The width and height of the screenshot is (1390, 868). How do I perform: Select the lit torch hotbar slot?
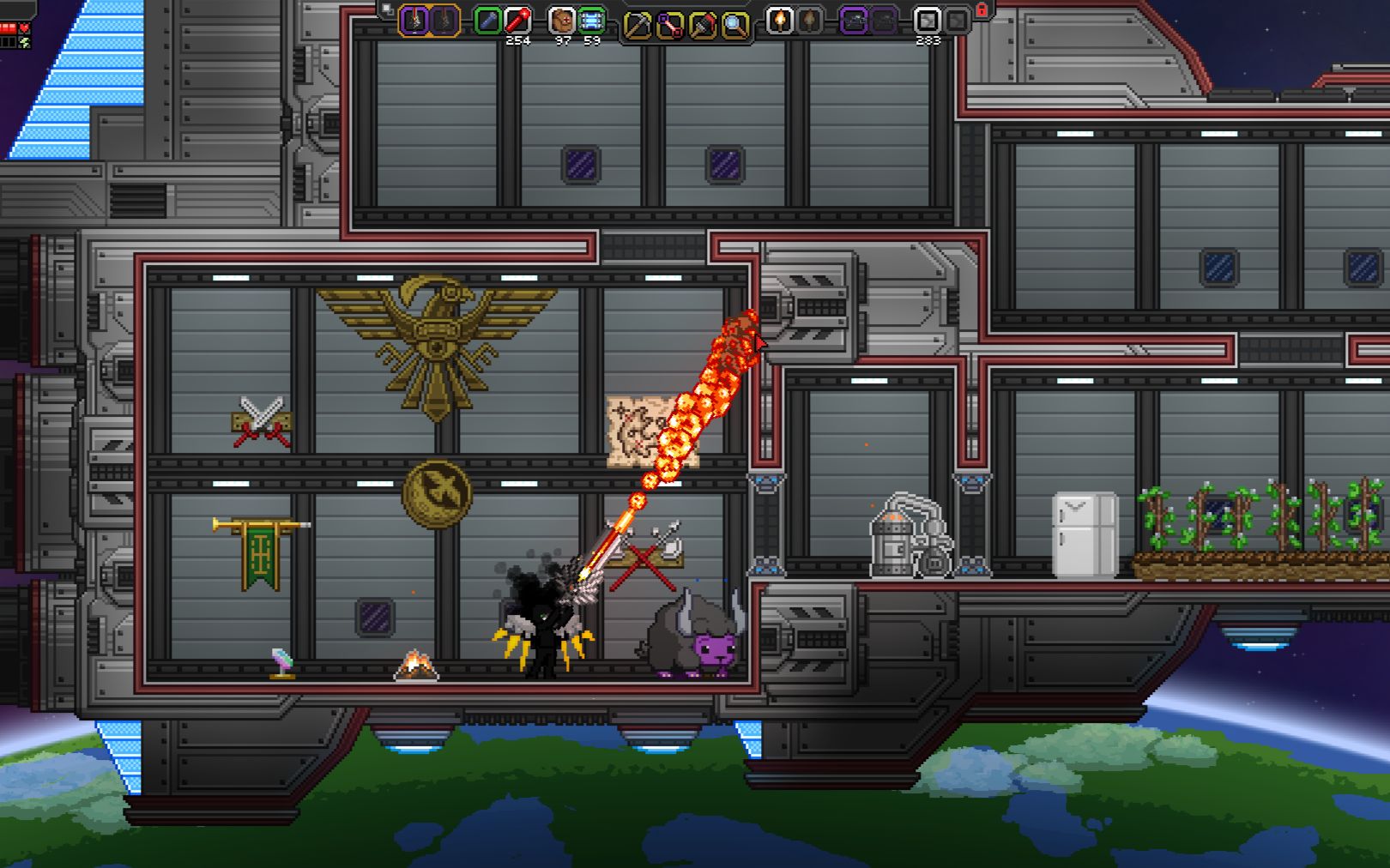point(779,21)
